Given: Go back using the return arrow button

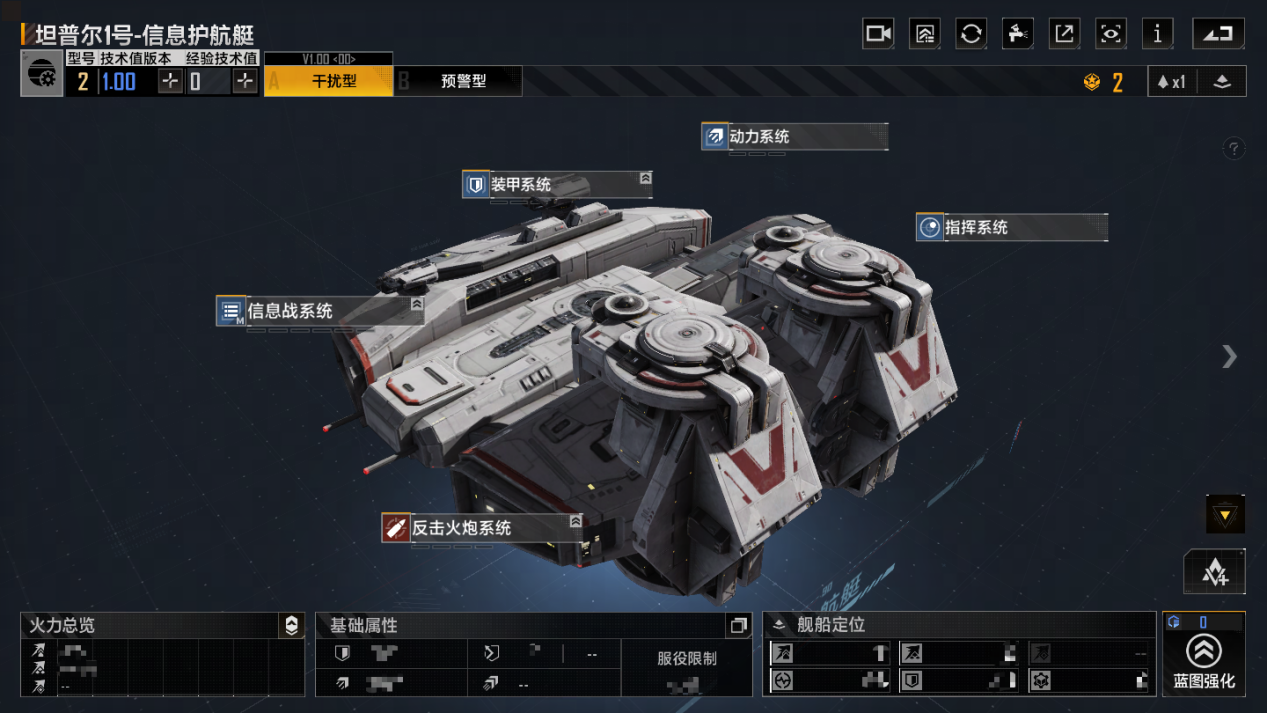Looking at the screenshot, I should (1218, 34).
